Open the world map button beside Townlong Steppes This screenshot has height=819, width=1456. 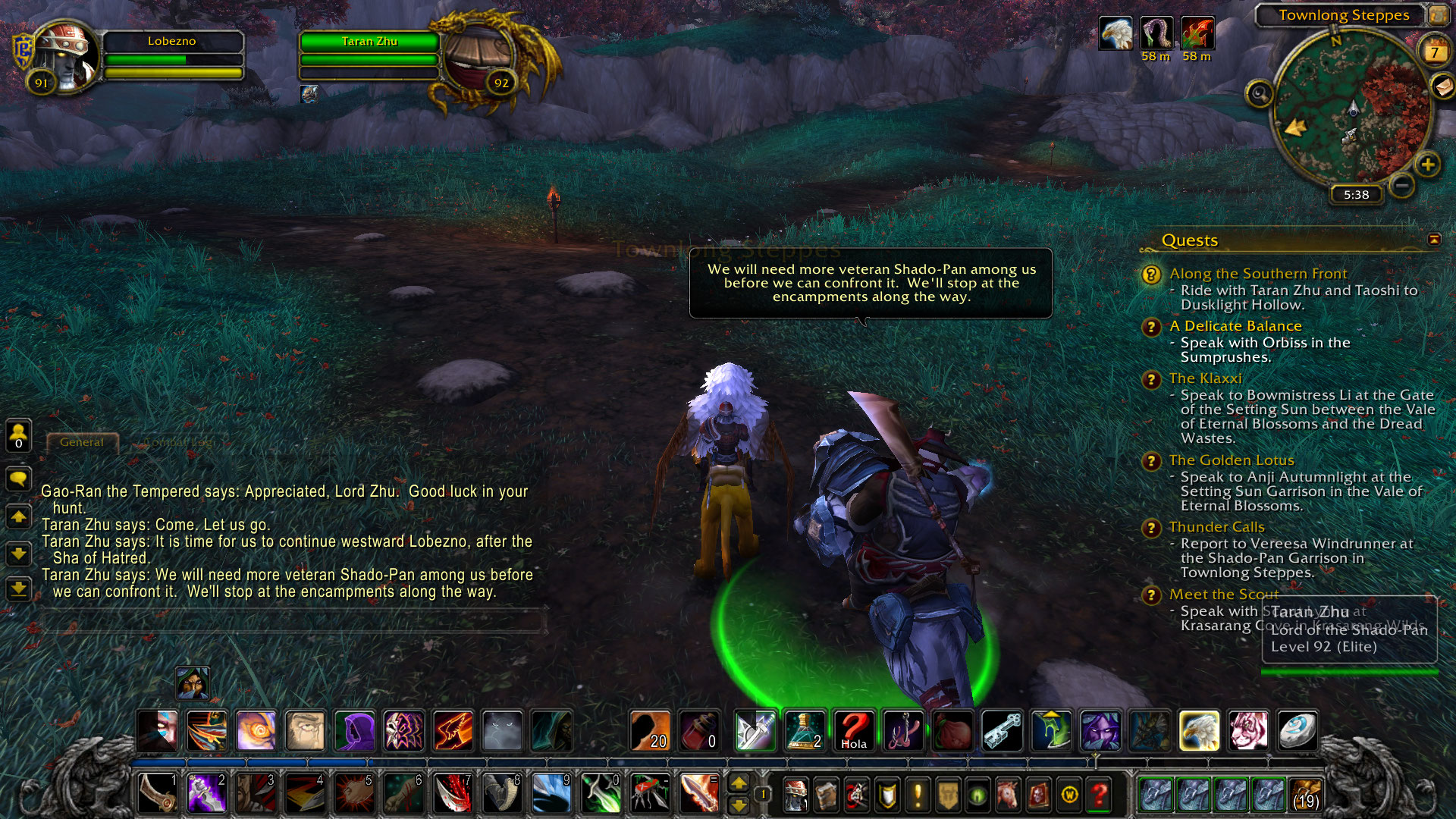(x=1438, y=14)
